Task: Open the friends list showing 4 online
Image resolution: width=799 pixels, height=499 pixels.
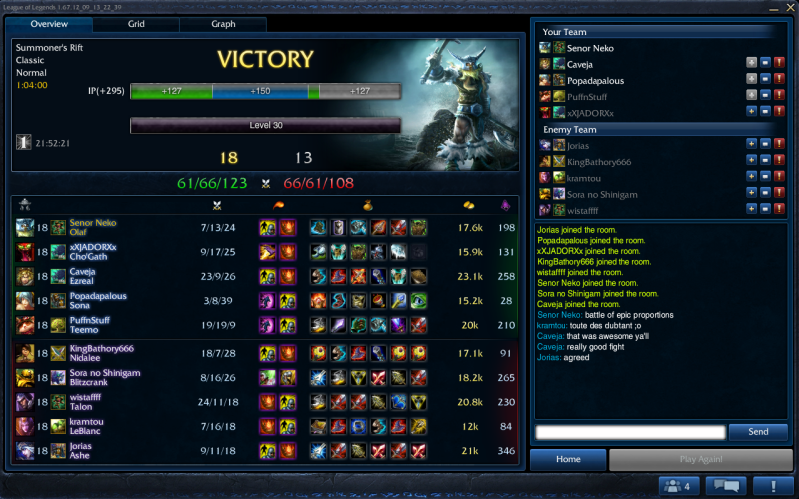Action: tap(676, 486)
